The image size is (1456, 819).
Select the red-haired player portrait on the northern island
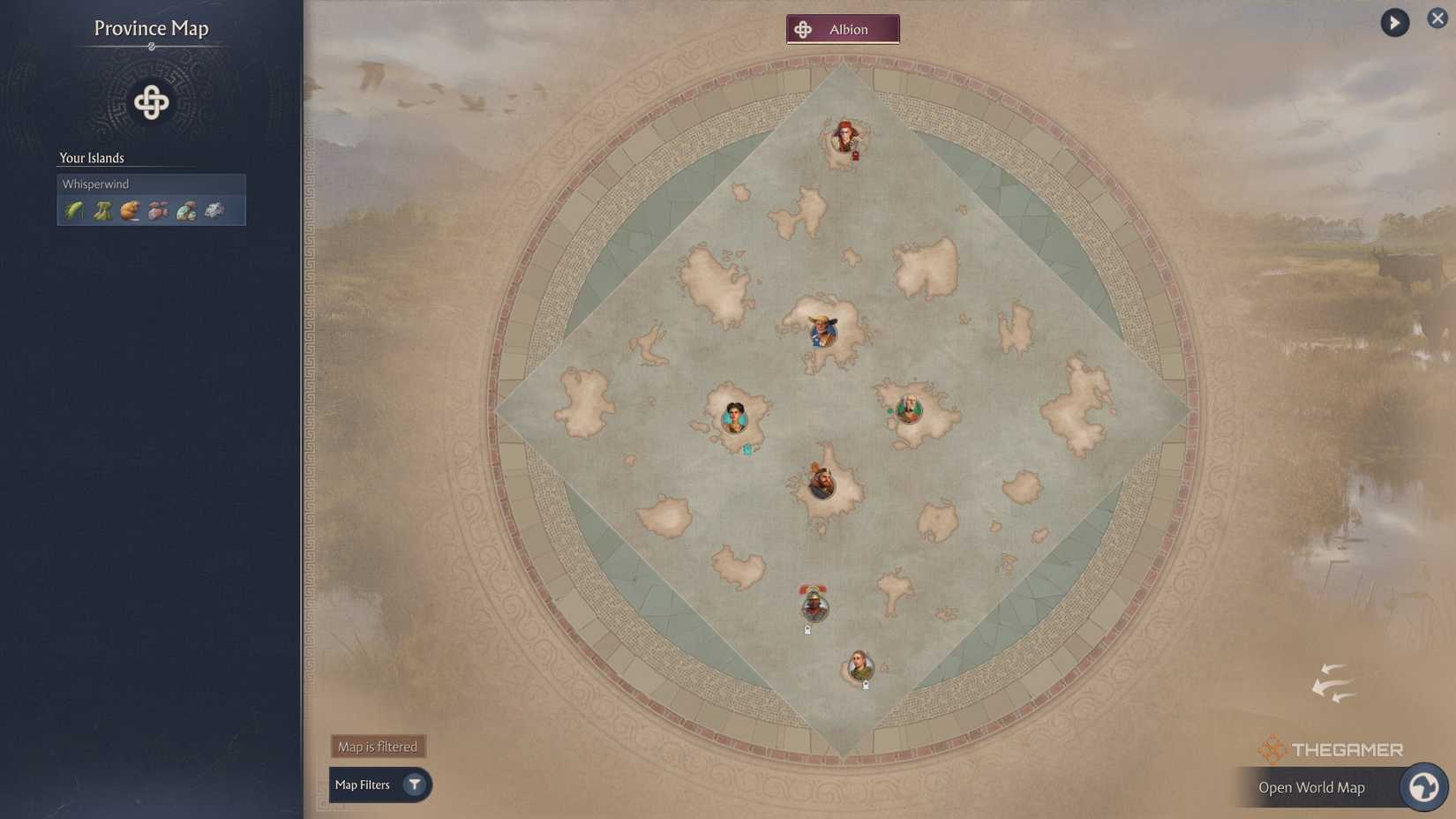click(844, 137)
